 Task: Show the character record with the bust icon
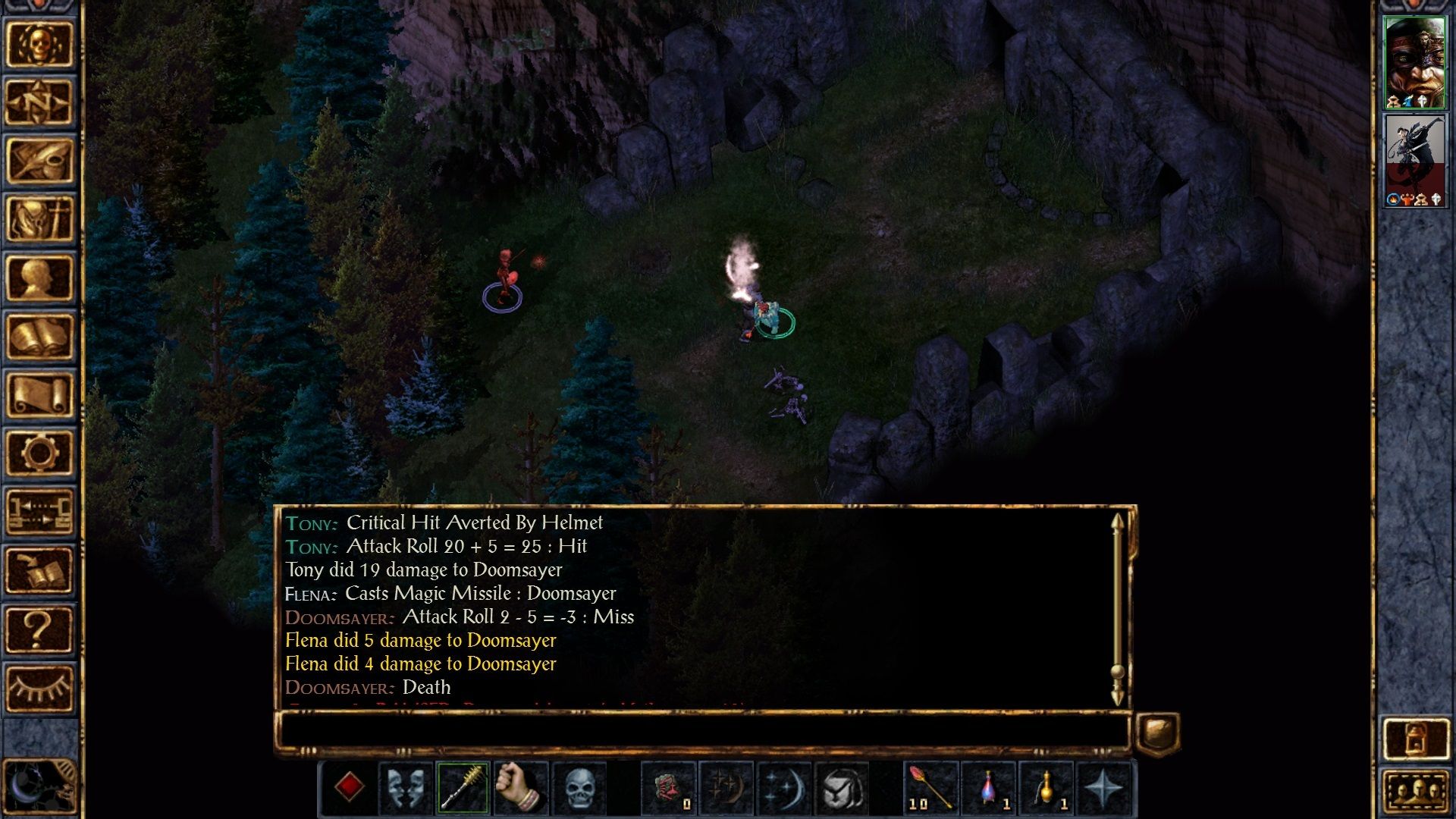[39, 278]
